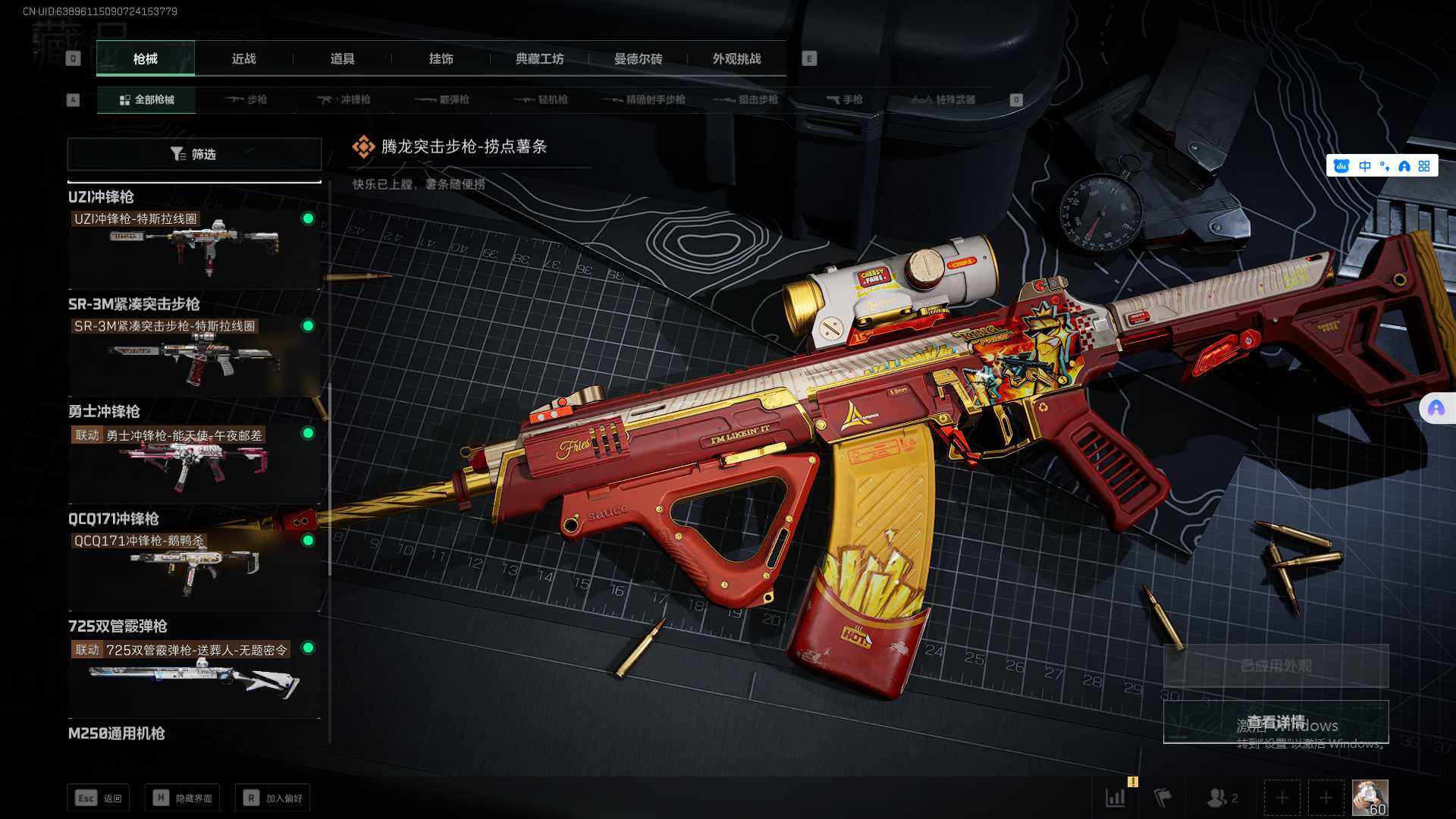The width and height of the screenshot is (1456, 819).
Task: Open the player avatar profile
Action: [1370, 798]
